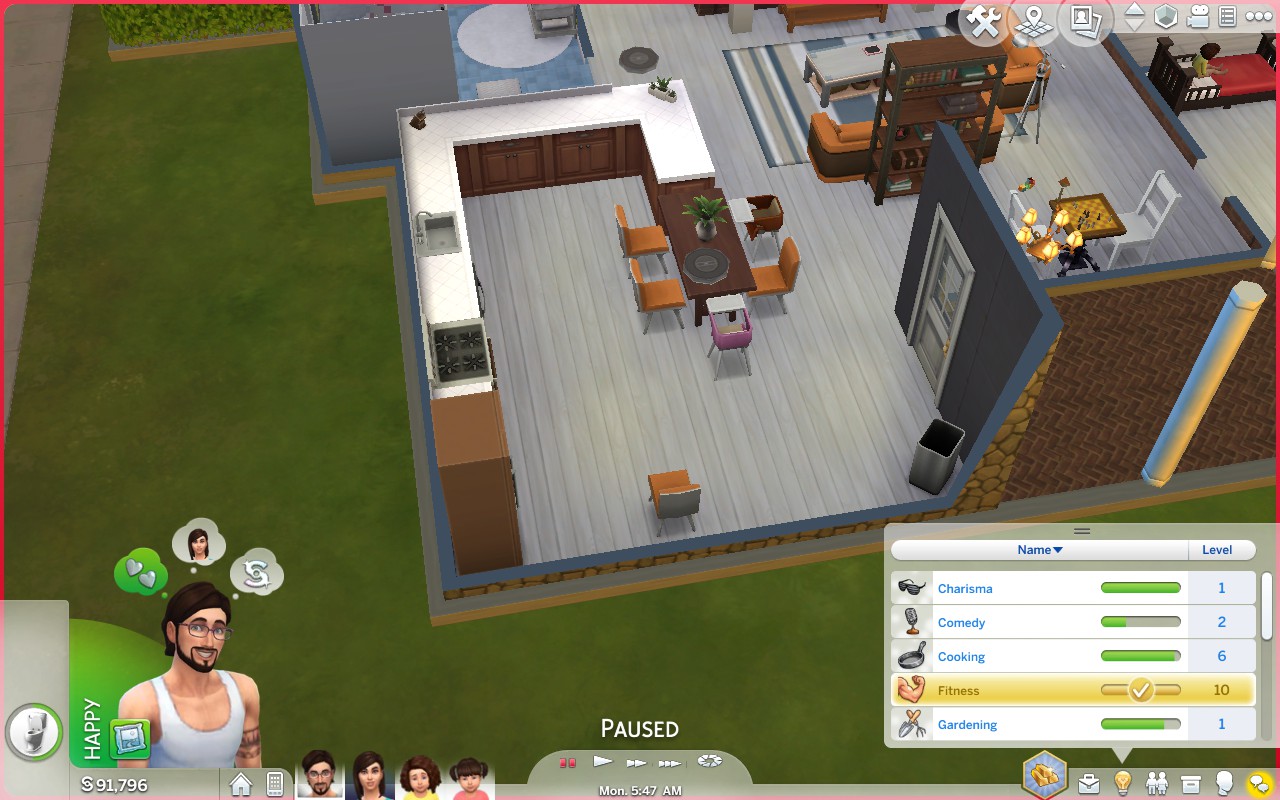
Task: Open the three-dot more options menu
Action: coord(1258,16)
